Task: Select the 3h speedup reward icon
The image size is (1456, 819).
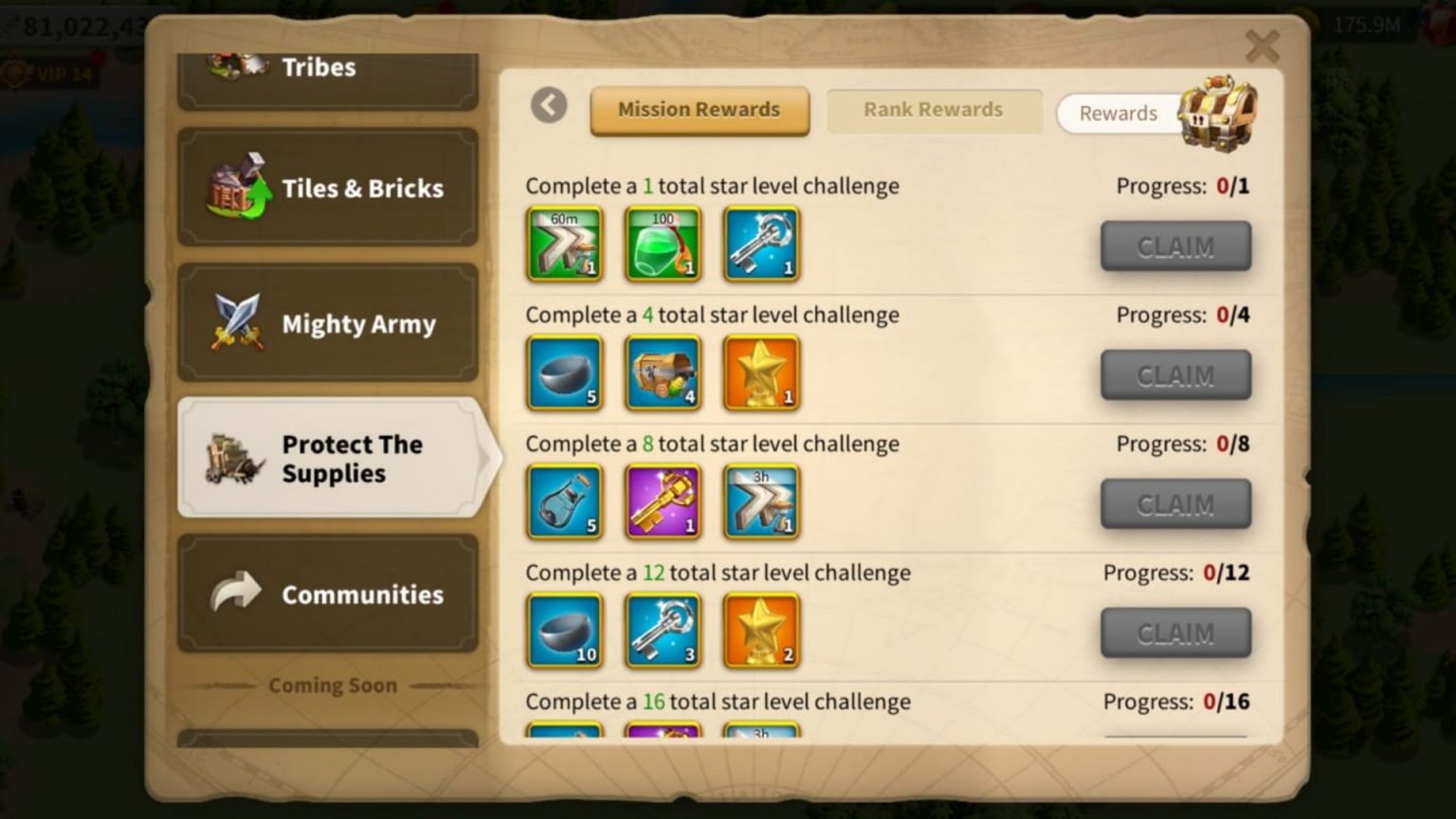Action: point(761,502)
